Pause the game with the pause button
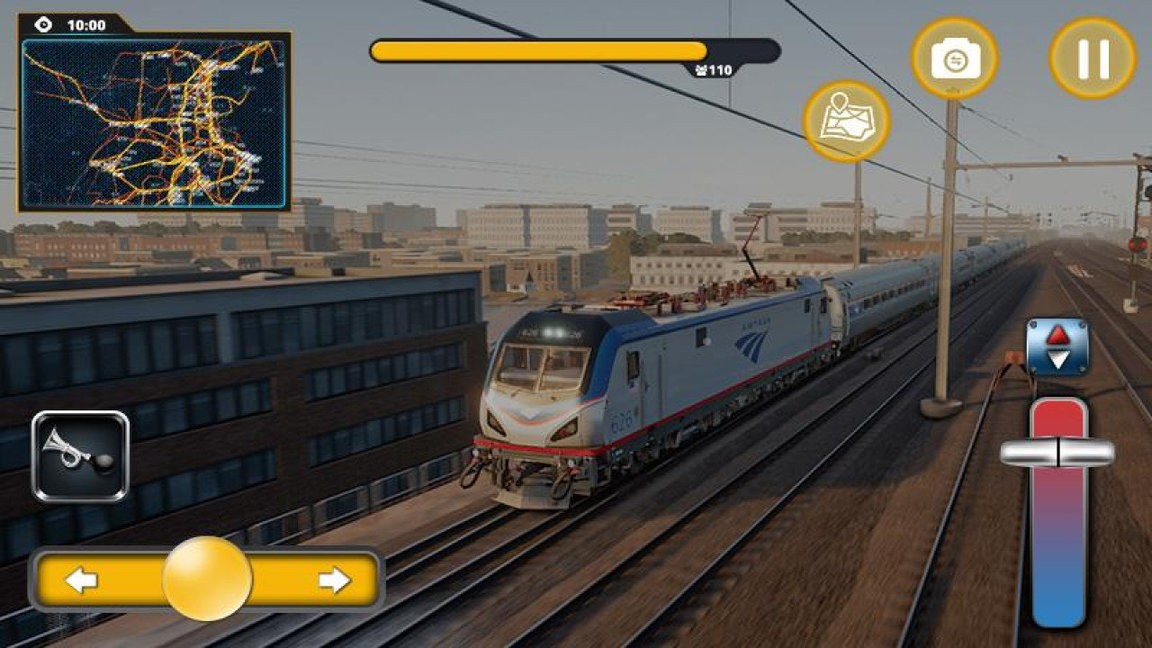Viewport: 1152px width, 648px height. [1092, 58]
